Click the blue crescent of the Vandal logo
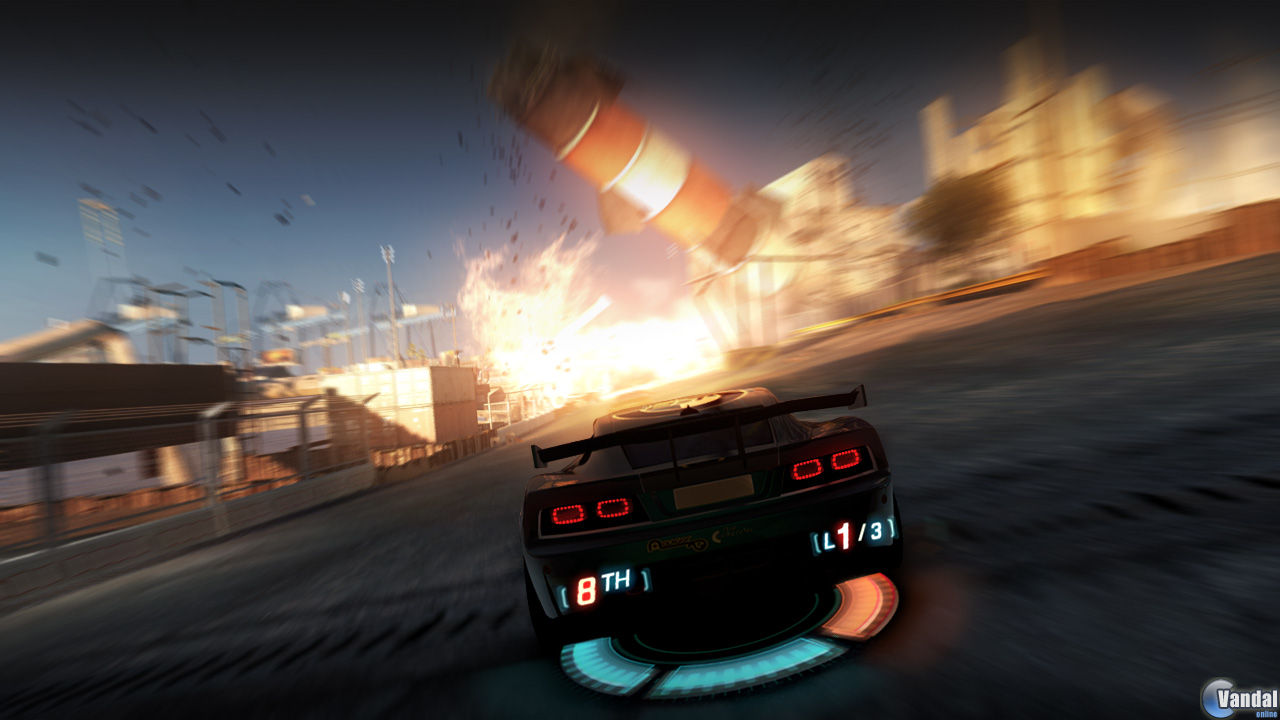 point(1215,697)
